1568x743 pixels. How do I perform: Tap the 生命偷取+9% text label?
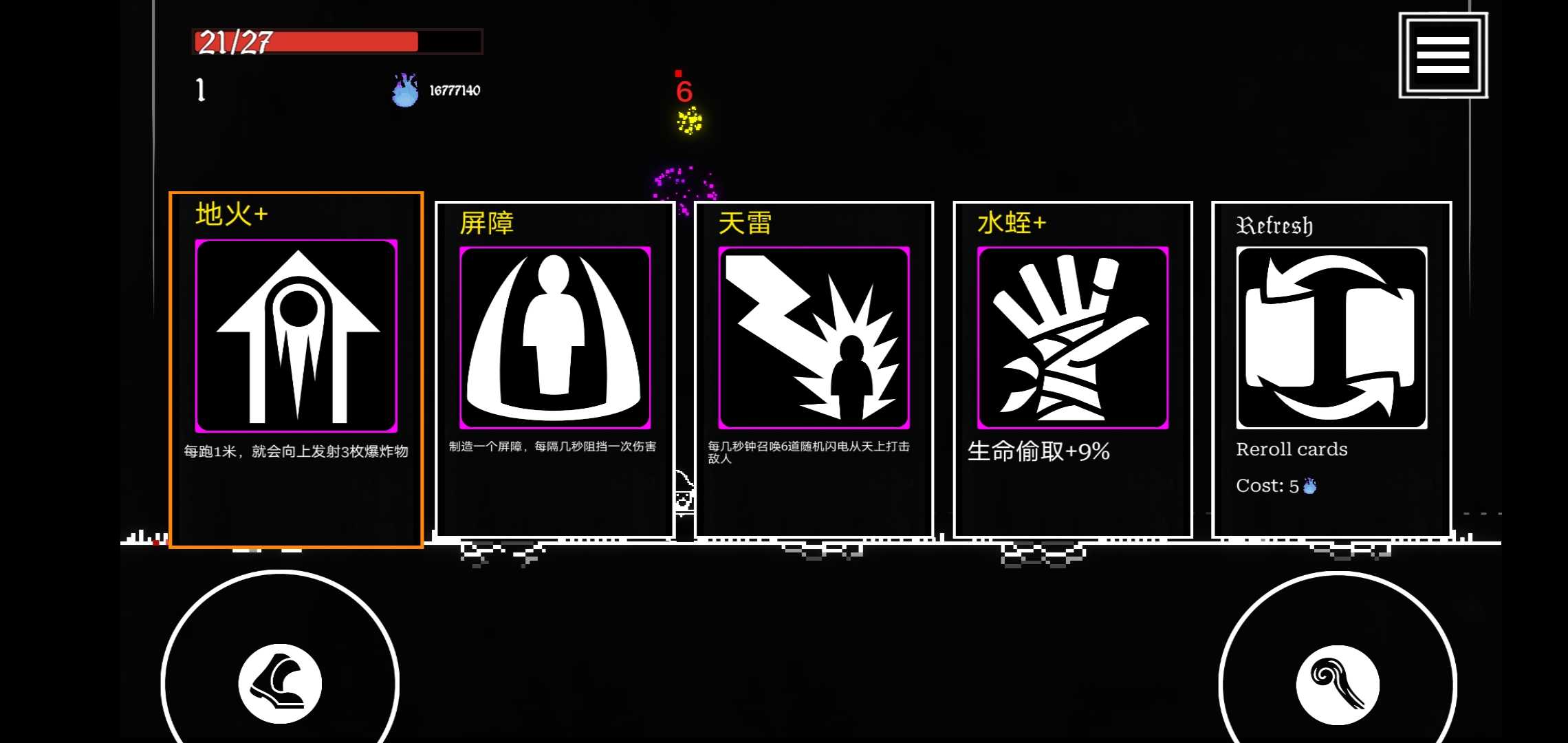click(1038, 452)
